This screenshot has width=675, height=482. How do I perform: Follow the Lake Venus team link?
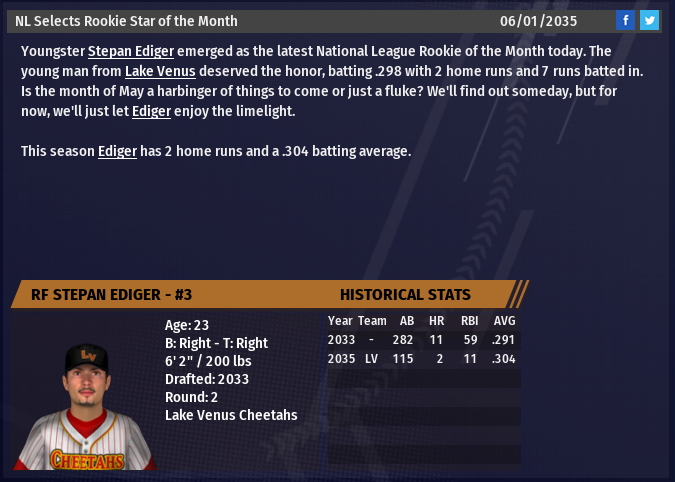[x=160, y=71]
